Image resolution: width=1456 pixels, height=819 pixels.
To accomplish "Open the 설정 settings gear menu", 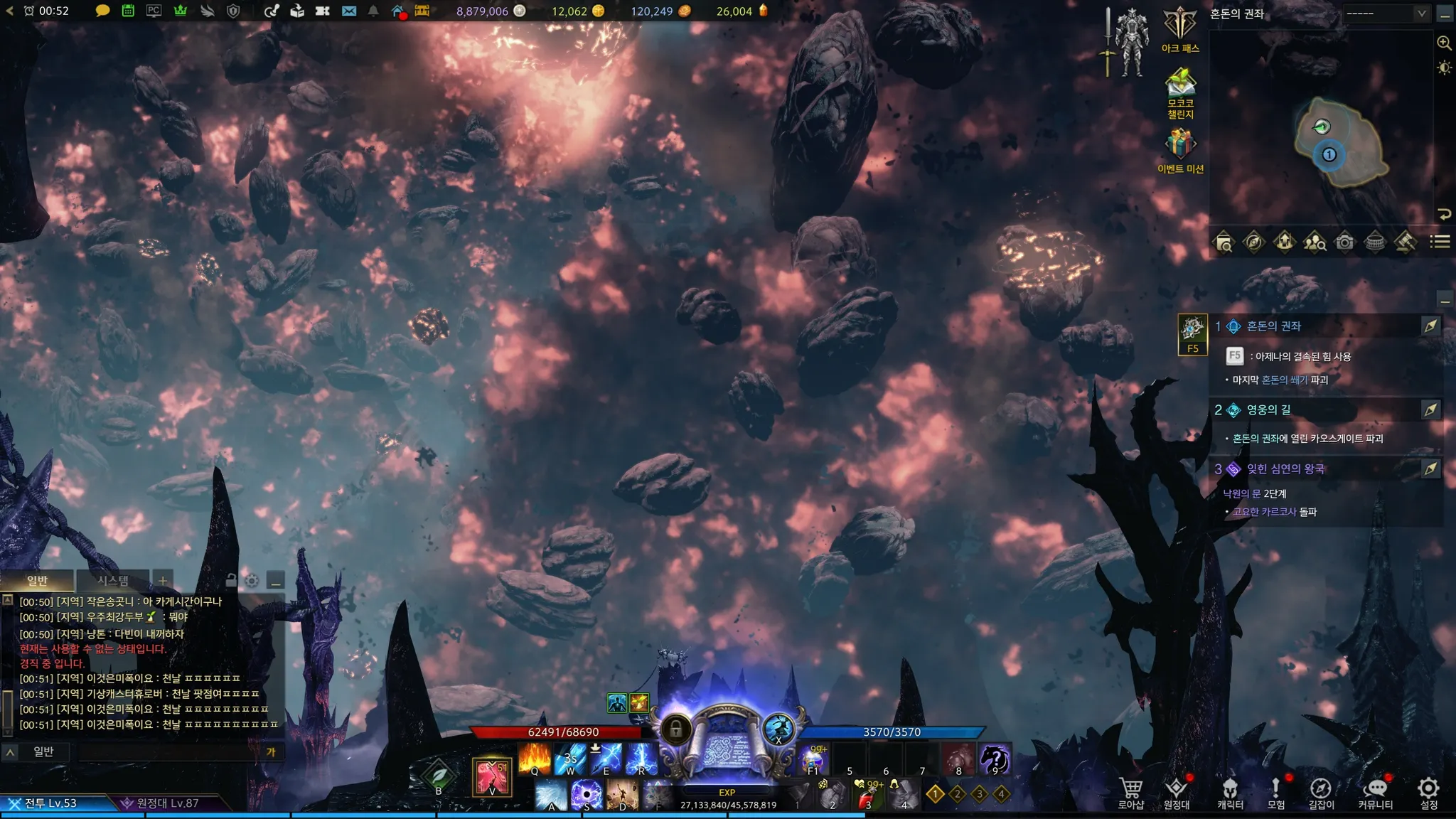I will pyautogui.click(x=1428, y=792).
